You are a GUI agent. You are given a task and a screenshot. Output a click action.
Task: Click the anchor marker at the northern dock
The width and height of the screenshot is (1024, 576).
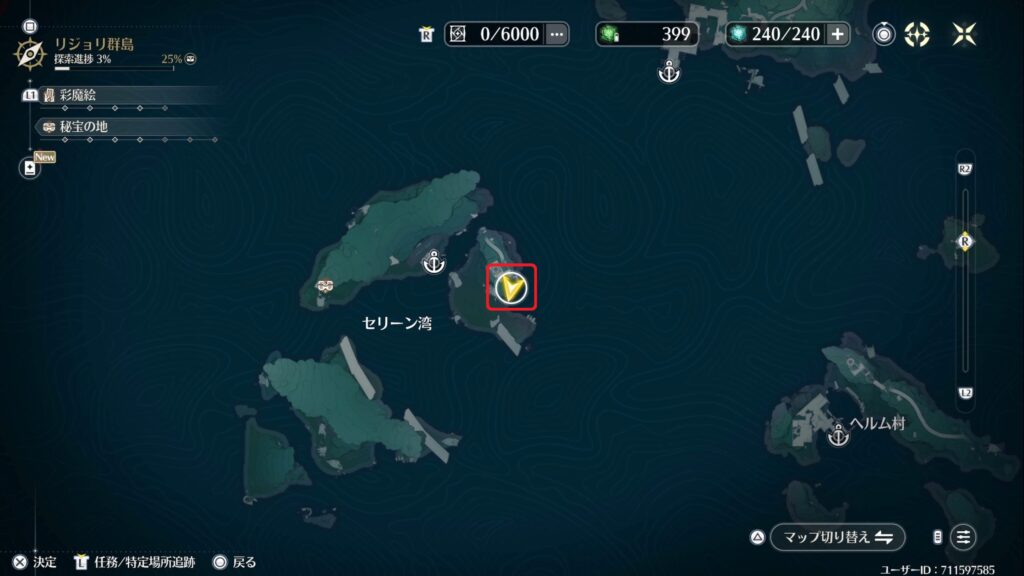669,72
